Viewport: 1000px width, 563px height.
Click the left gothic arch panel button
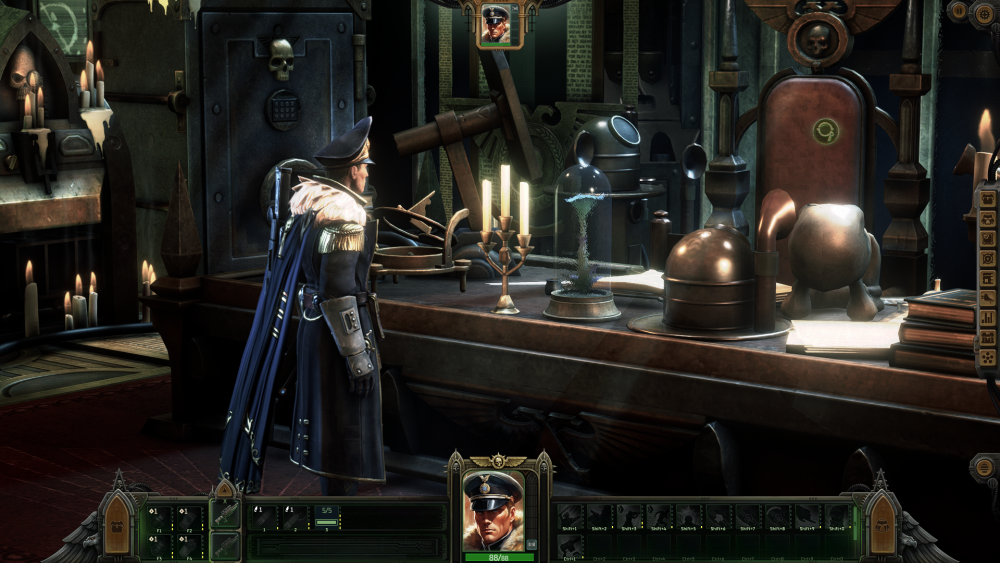pyautogui.click(x=117, y=525)
